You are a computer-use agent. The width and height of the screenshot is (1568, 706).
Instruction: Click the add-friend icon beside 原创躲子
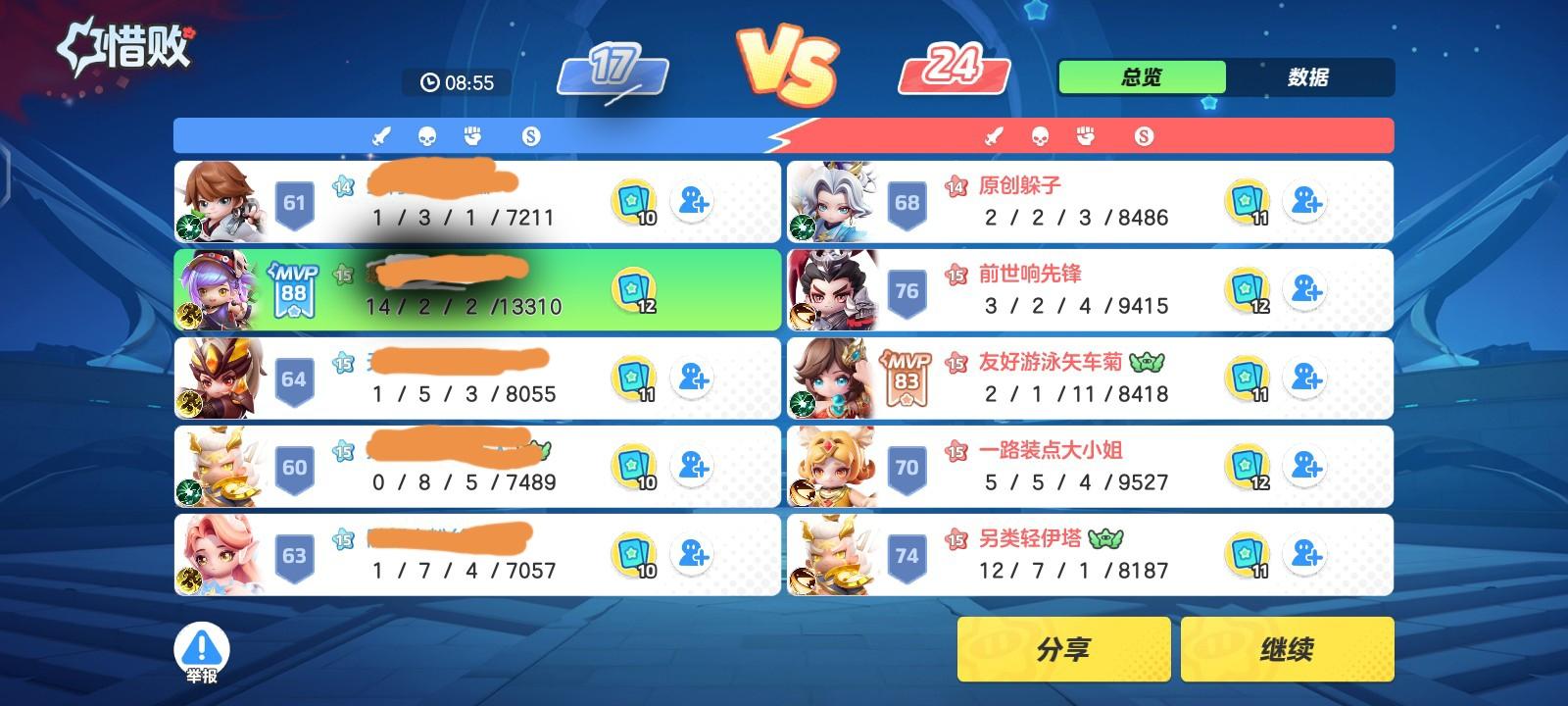[x=1304, y=202]
